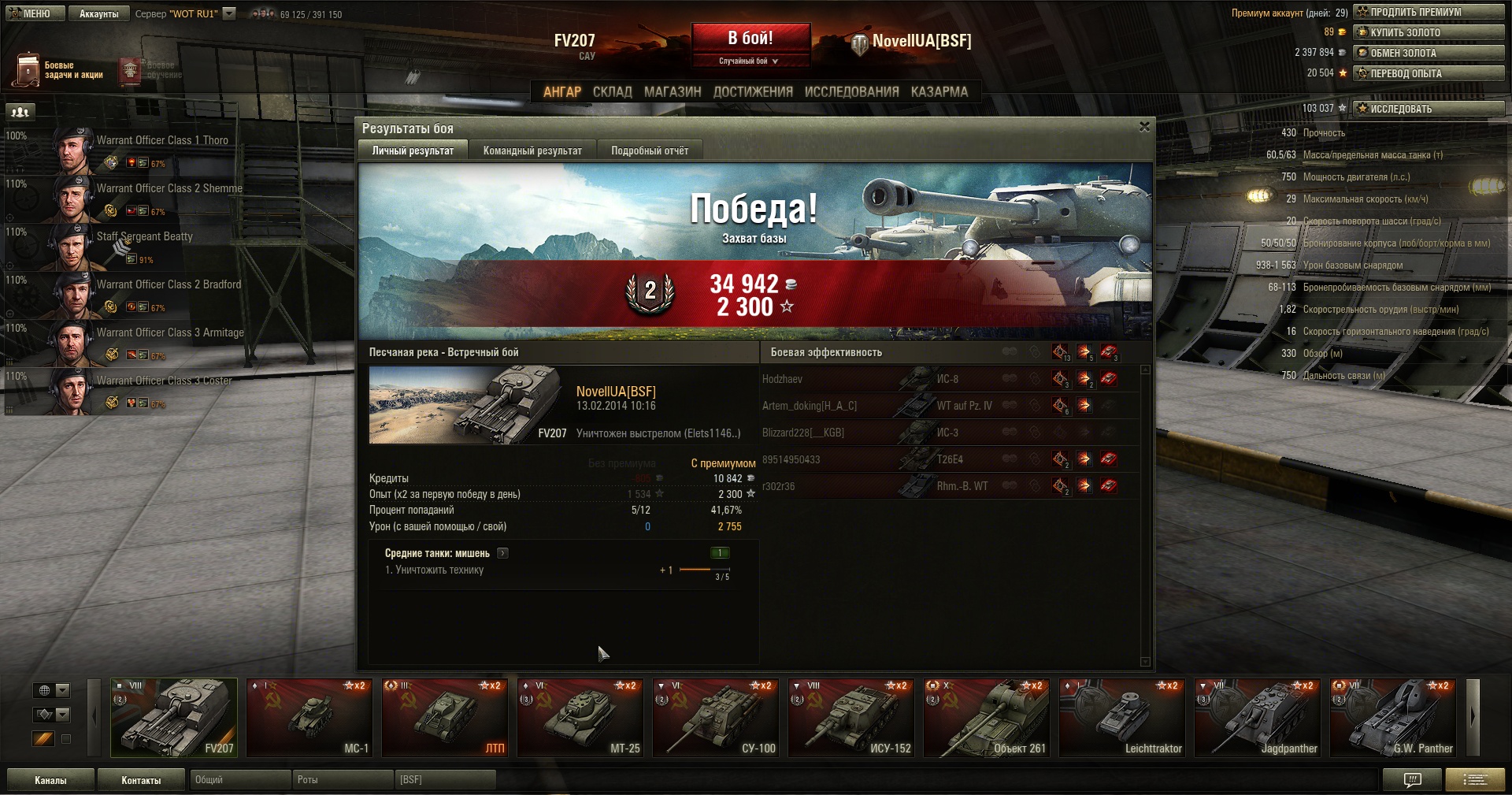Choose the Объект 261 tank

[x=987, y=717]
